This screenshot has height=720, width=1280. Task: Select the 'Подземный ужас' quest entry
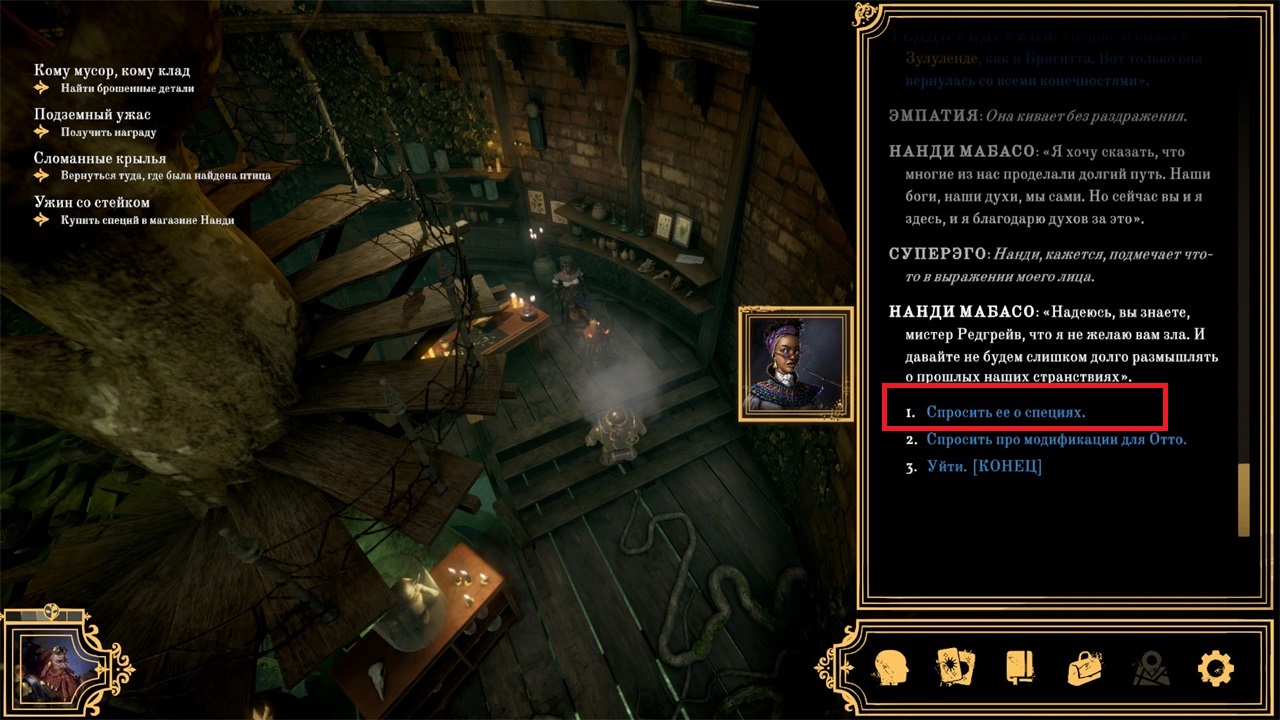[92, 115]
